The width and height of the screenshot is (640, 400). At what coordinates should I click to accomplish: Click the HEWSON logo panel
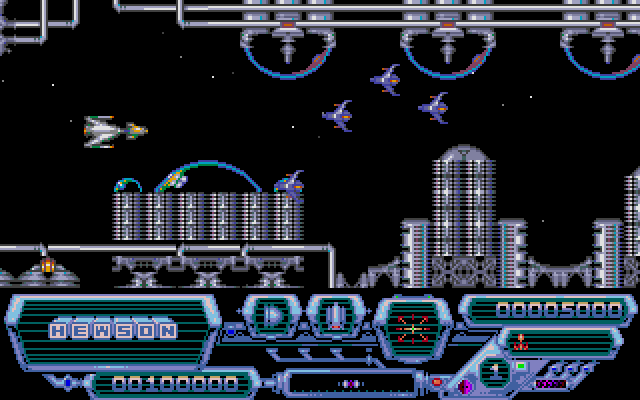pos(114,328)
